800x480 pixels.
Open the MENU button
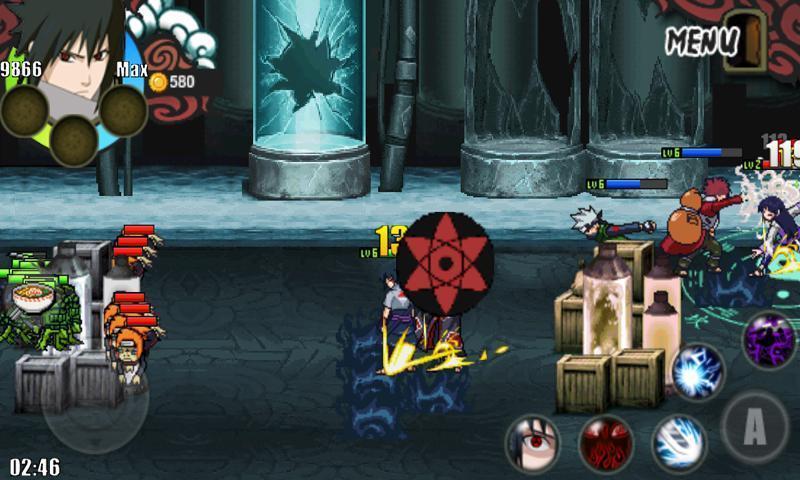coord(702,42)
